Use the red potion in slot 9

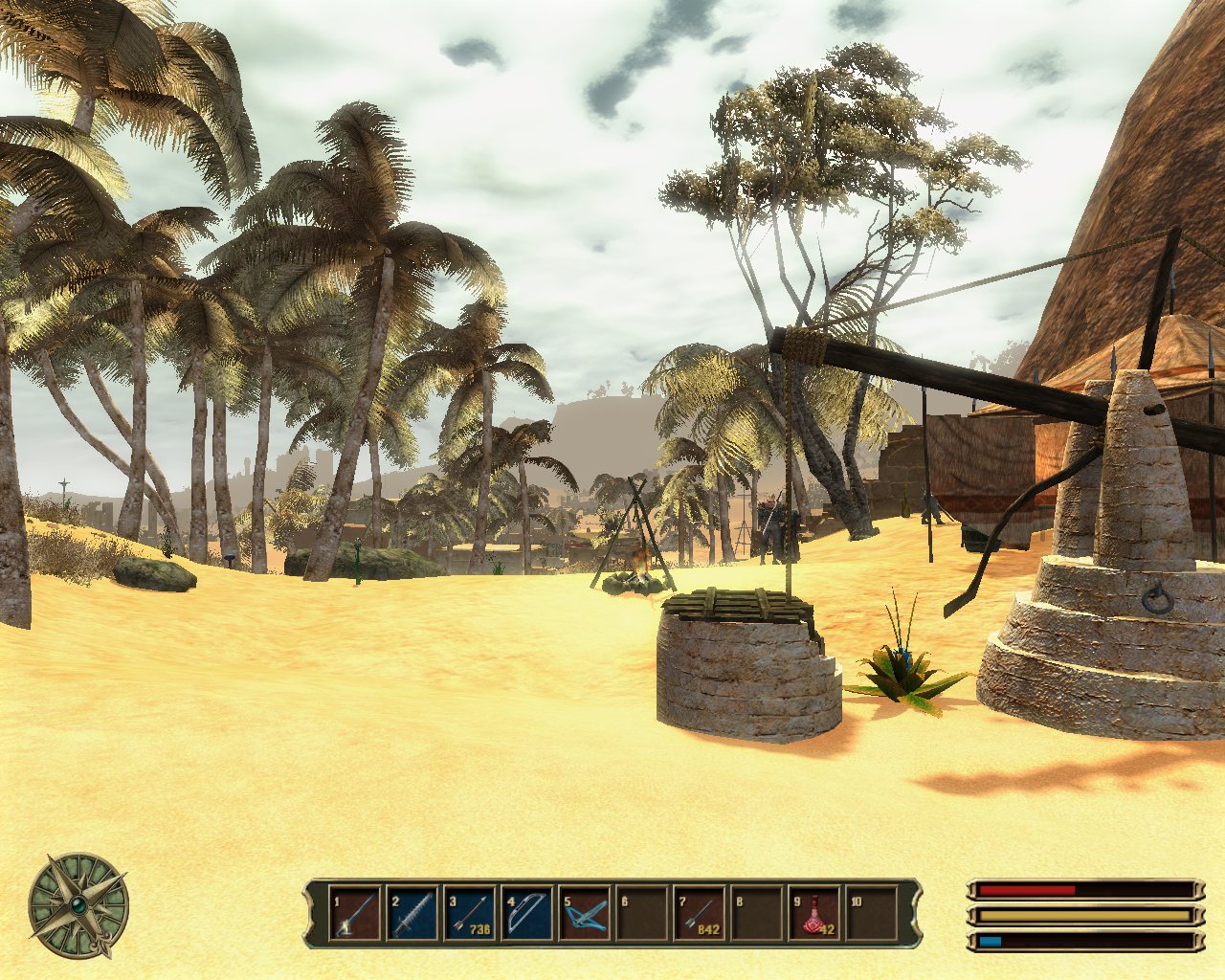click(814, 914)
